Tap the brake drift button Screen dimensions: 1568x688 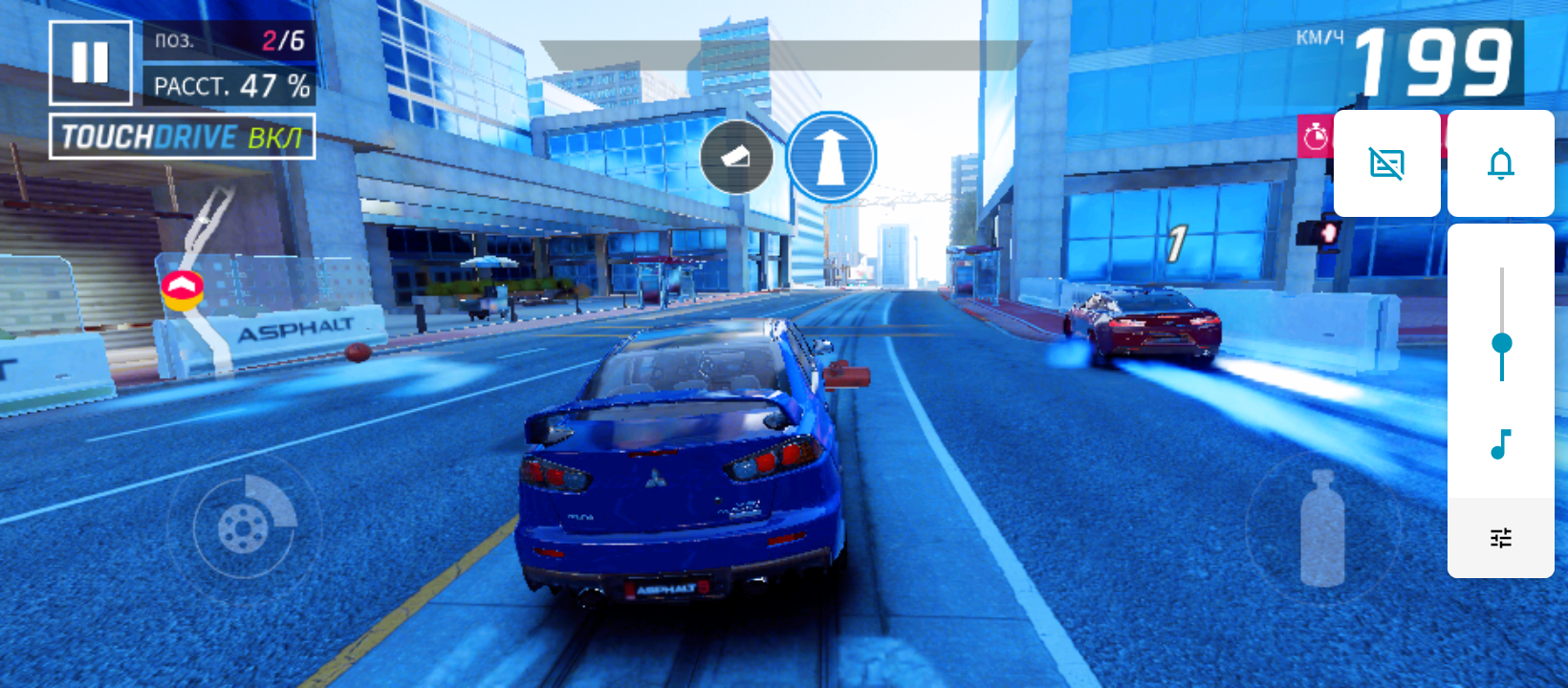245,524
